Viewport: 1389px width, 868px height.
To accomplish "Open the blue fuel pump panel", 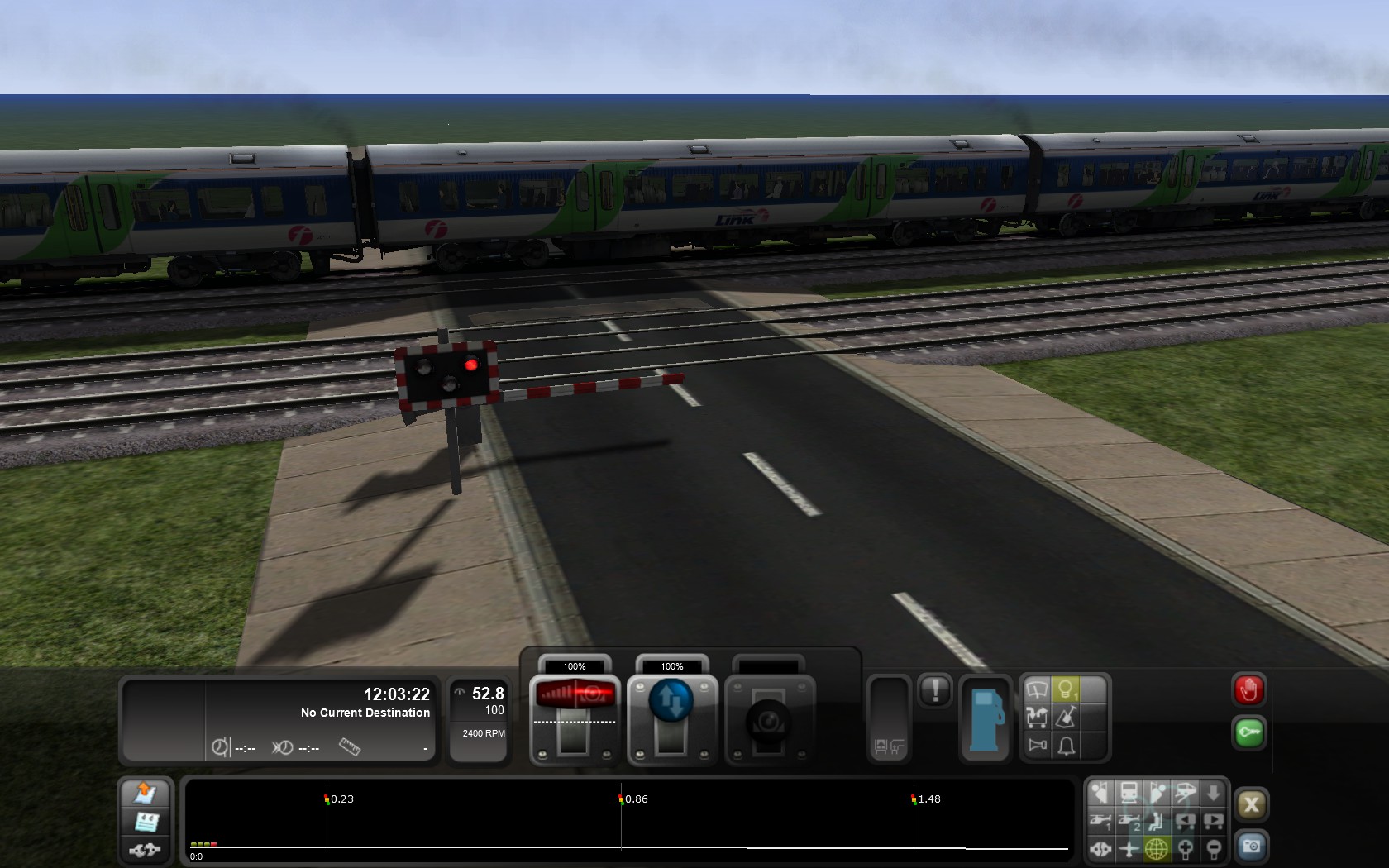I will click(985, 718).
